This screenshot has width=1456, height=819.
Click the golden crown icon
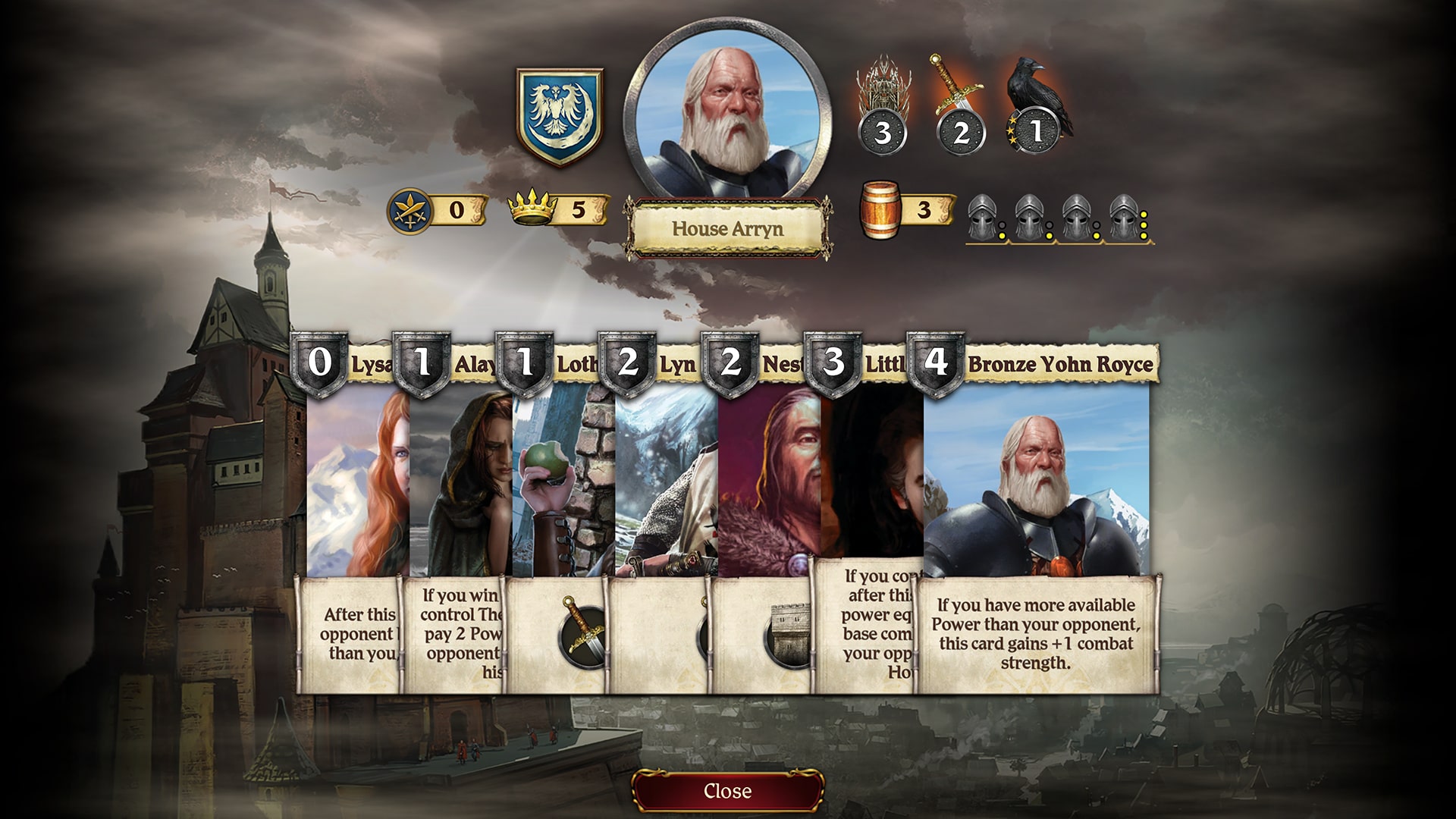click(532, 207)
